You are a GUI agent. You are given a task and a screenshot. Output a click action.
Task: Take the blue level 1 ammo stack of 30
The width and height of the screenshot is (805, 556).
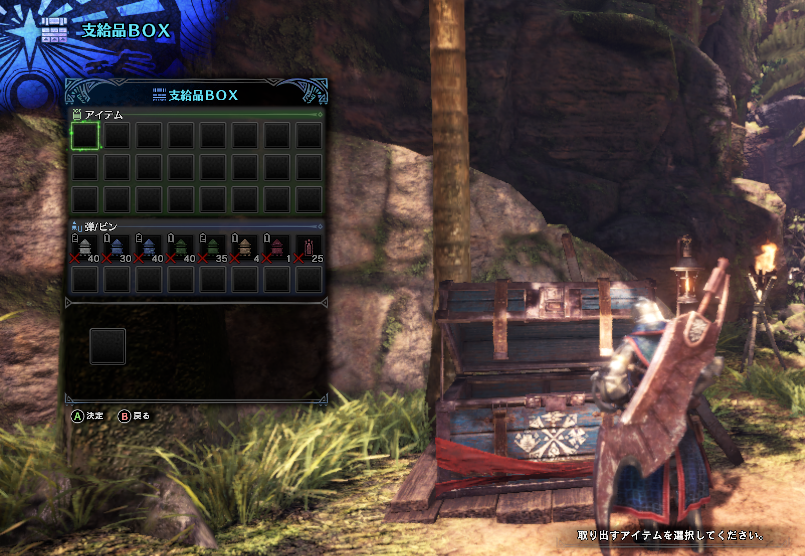point(118,249)
